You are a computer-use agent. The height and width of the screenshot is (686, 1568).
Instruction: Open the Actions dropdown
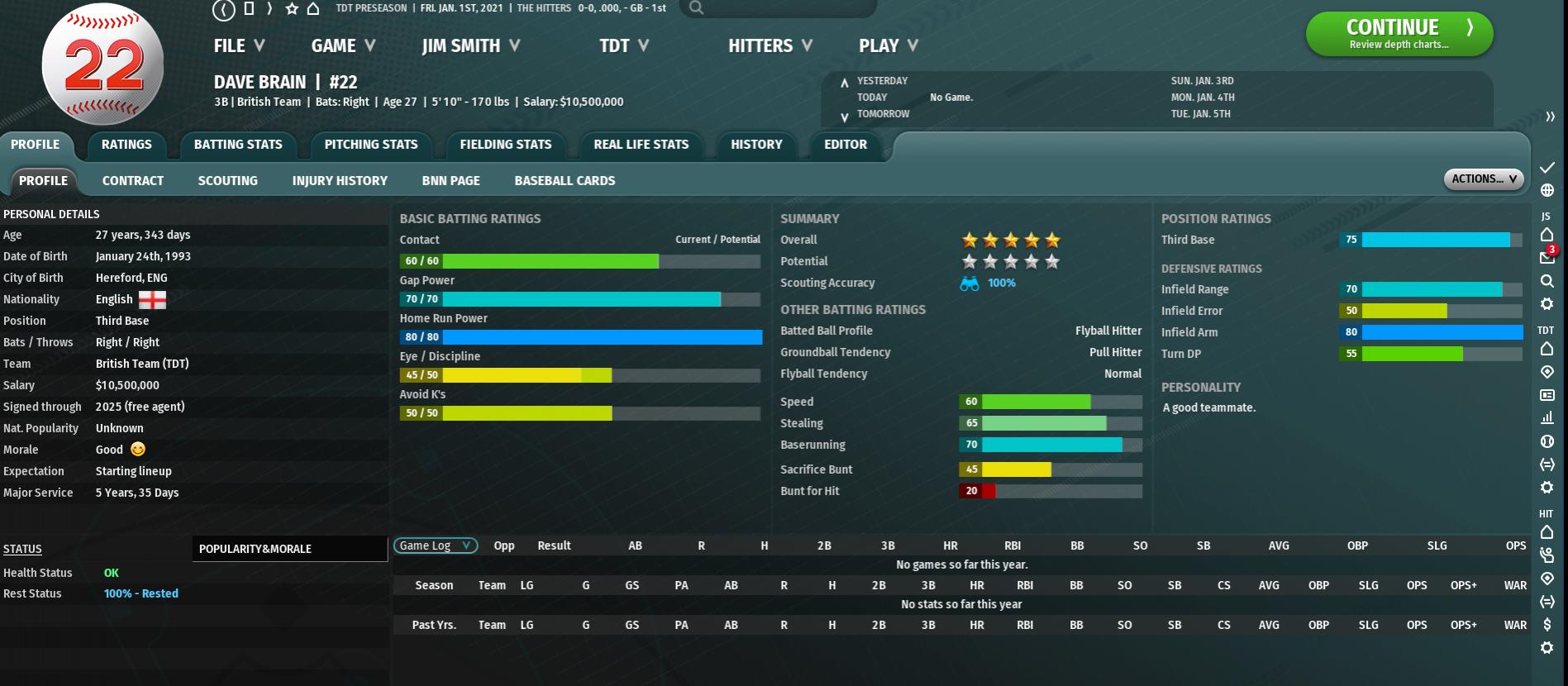(1484, 179)
